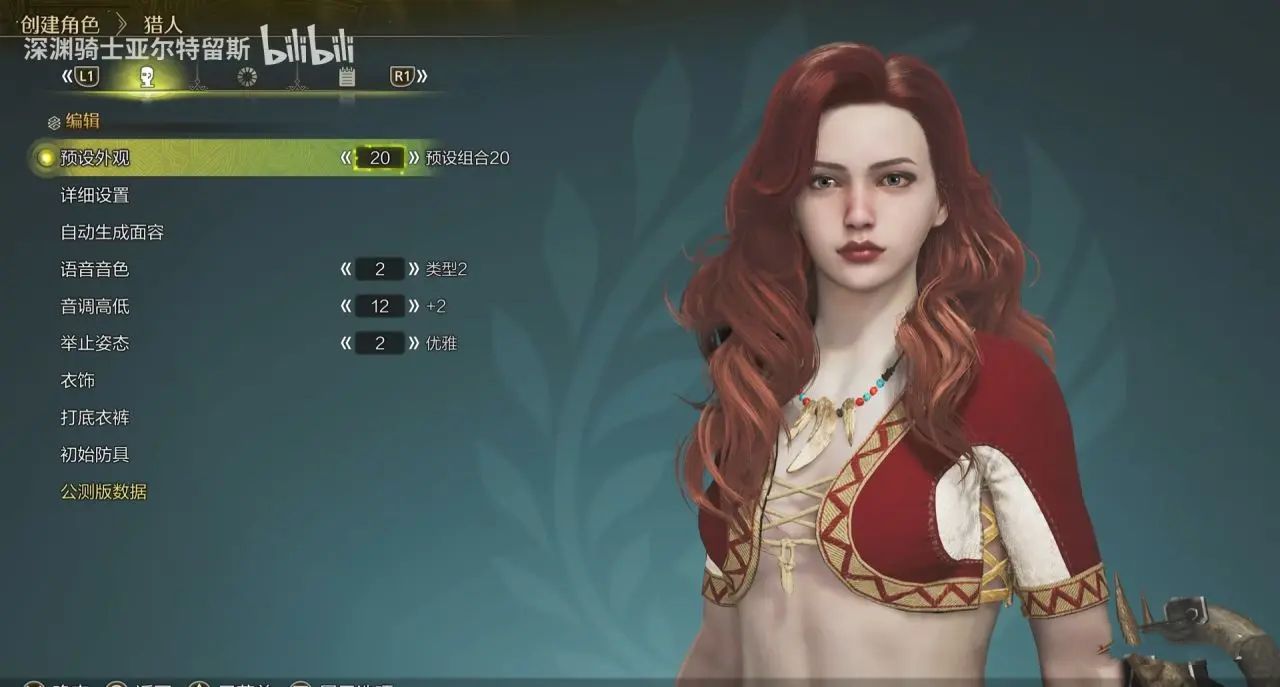Screen dimensions: 1280x687
Task: Choose 公测版数据 beta data entry
Action: pos(104,491)
